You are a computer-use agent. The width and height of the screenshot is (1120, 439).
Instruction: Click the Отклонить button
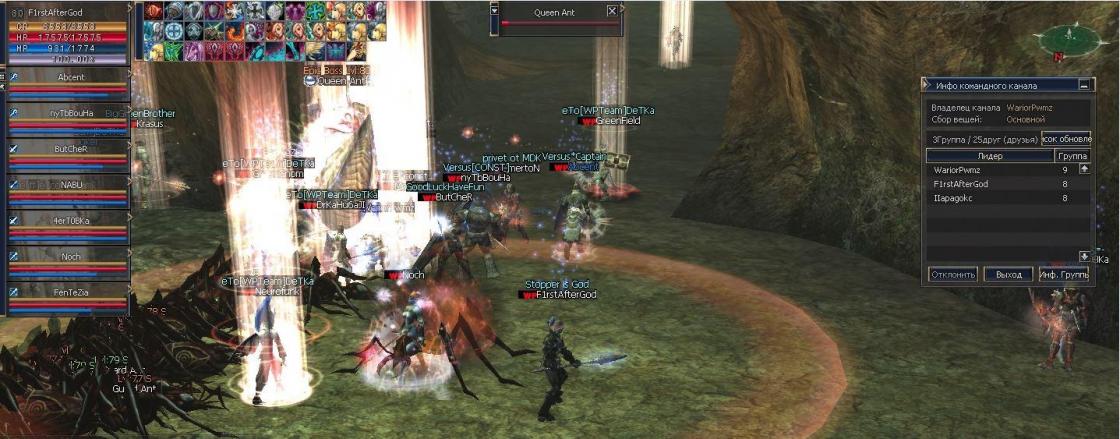pyautogui.click(x=952, y=274)
